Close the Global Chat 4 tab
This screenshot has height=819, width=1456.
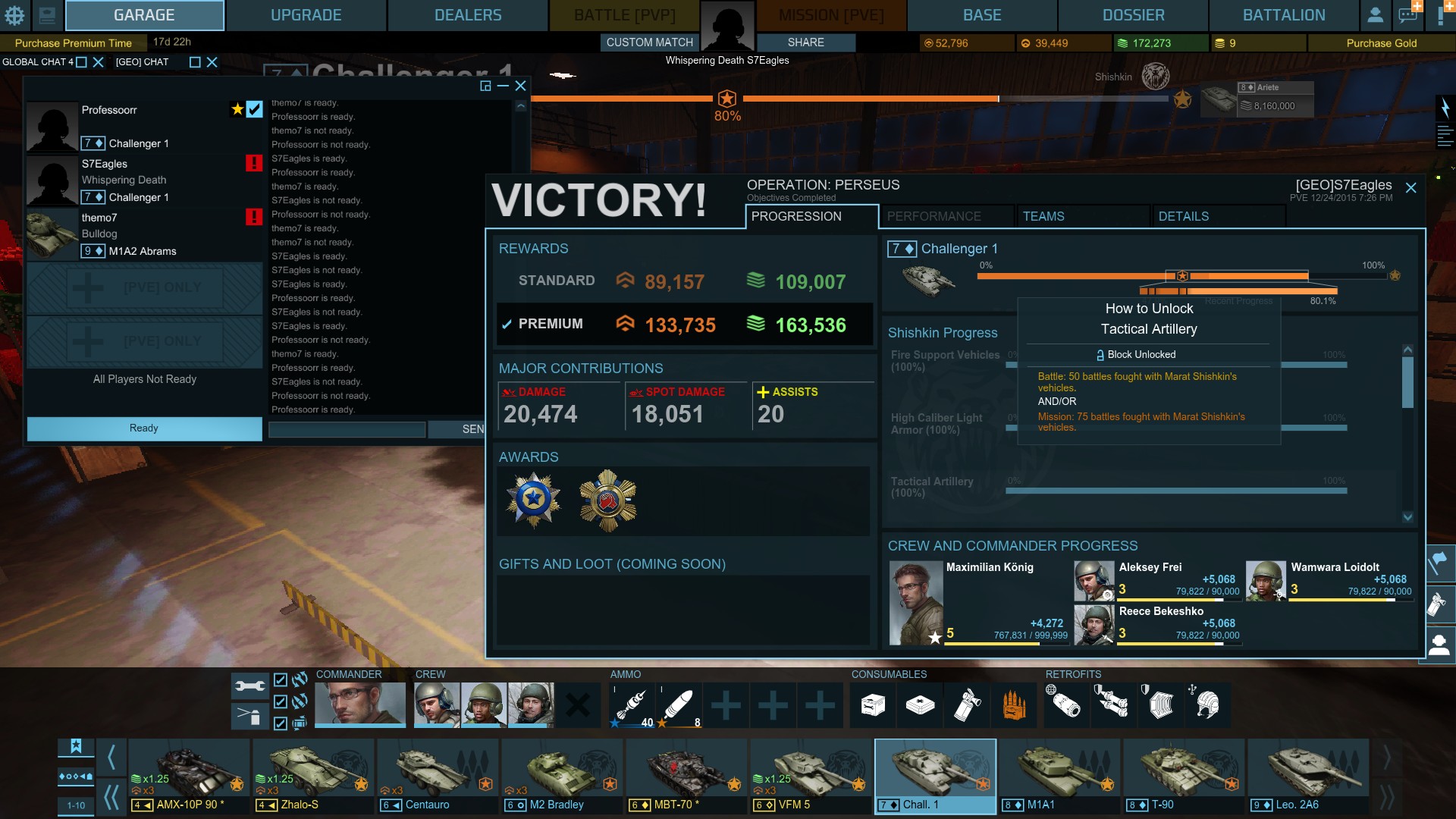pos(98,62)
